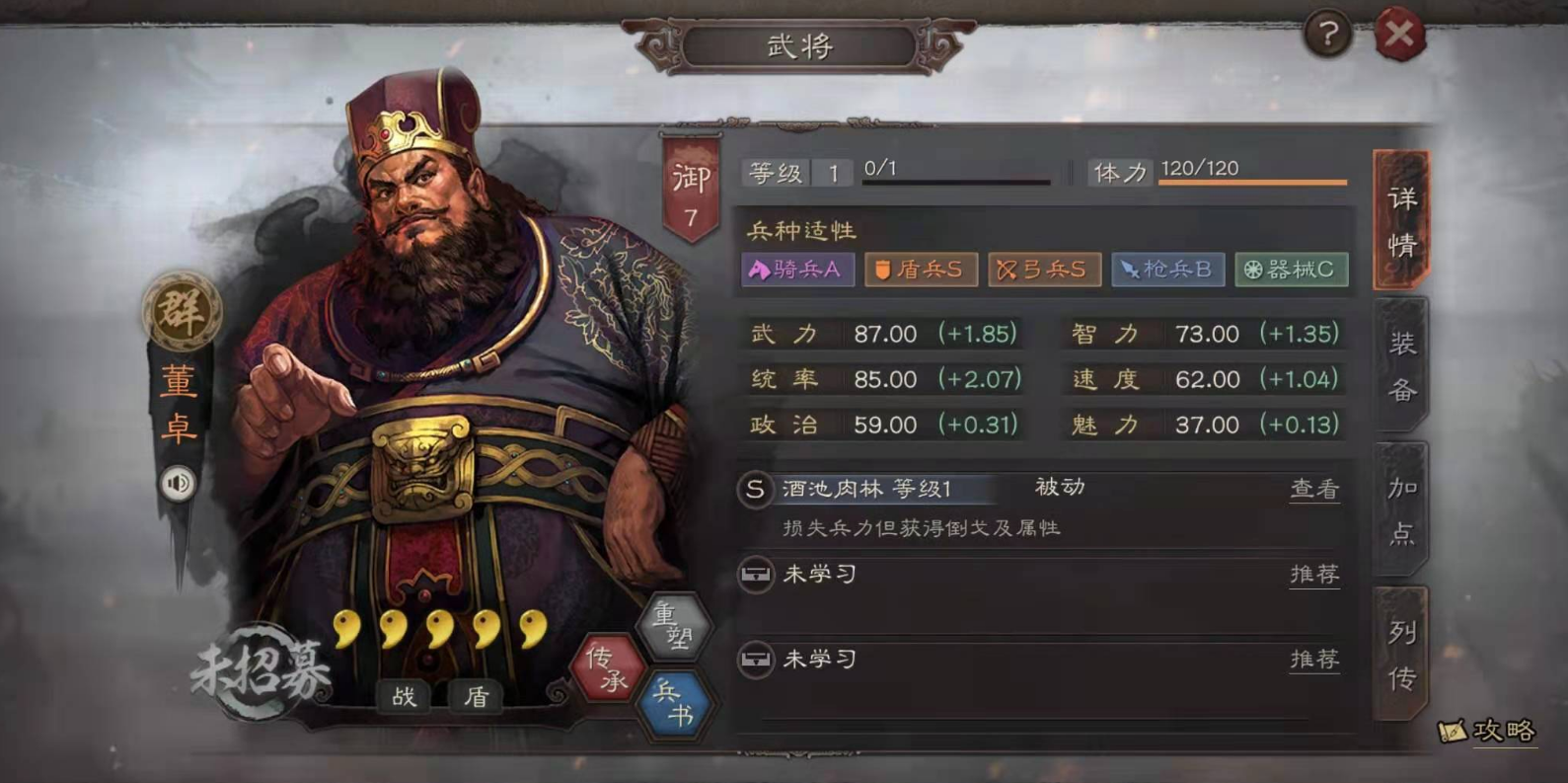Select the 器械C siege aptitude badge
1568x783 pixels.
[x=1291, y=270]
